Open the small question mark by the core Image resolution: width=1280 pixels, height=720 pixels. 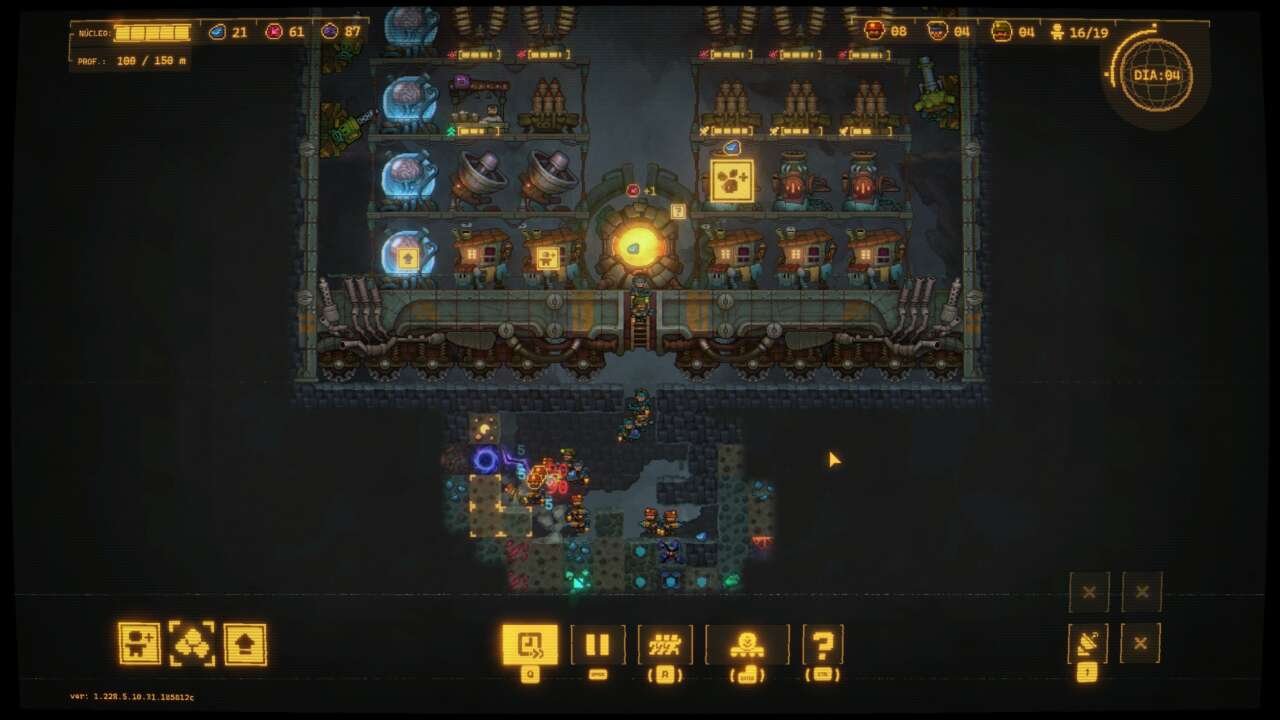tap(678, 211)
